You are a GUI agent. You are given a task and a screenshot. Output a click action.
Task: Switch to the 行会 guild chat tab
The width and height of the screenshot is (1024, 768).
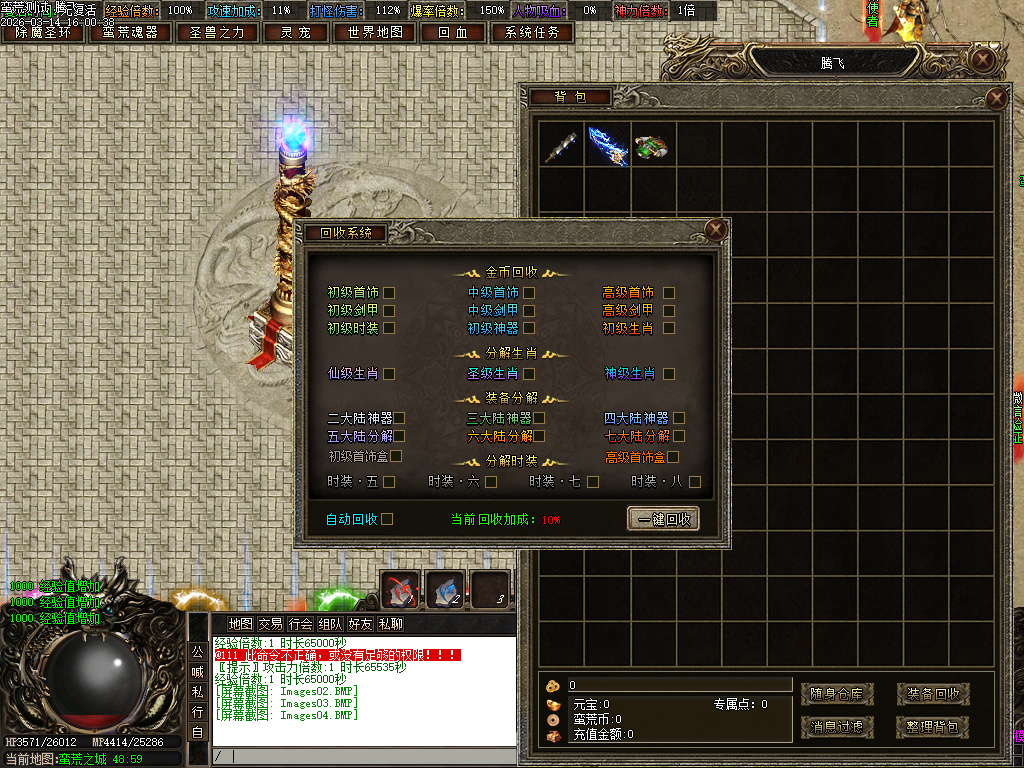[x=300, y=624]
